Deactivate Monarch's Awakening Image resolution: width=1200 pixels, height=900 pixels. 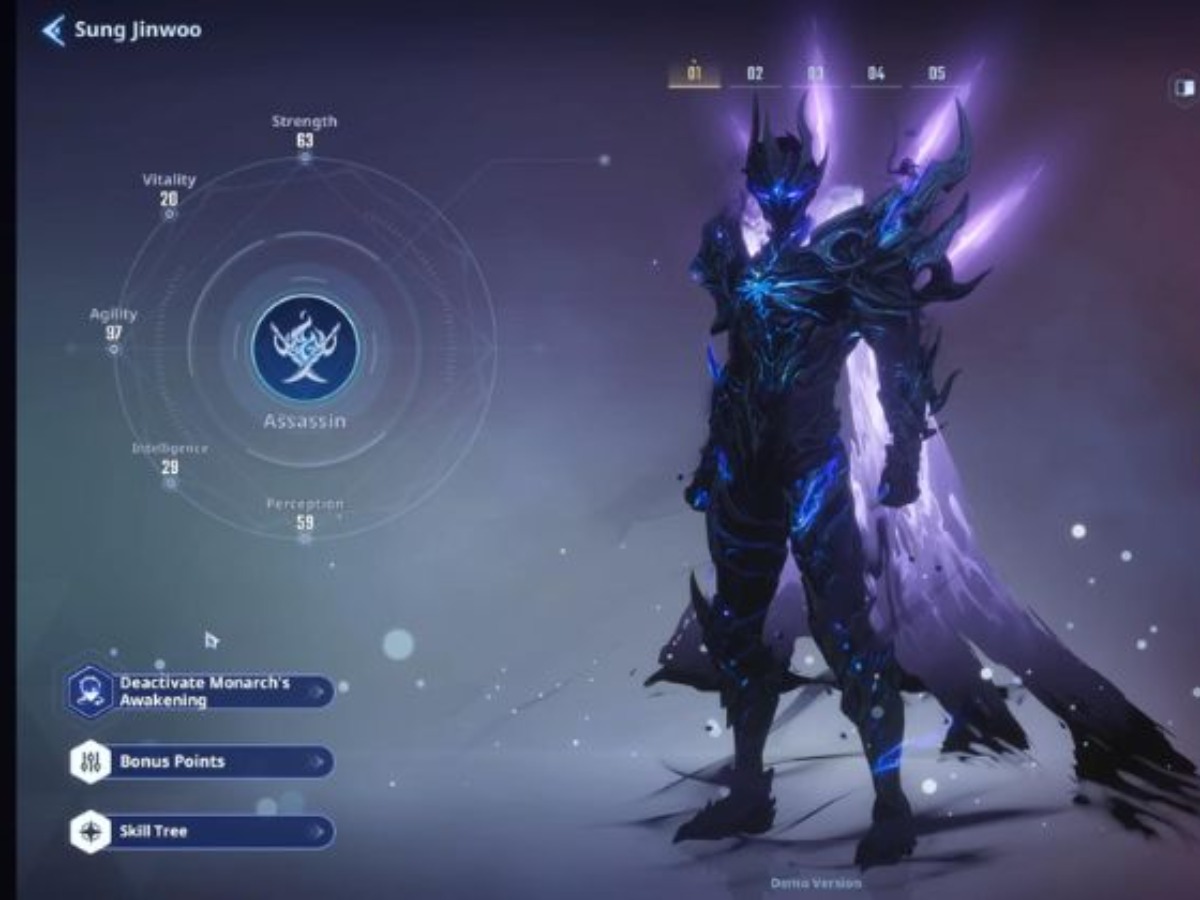point(202,691)
